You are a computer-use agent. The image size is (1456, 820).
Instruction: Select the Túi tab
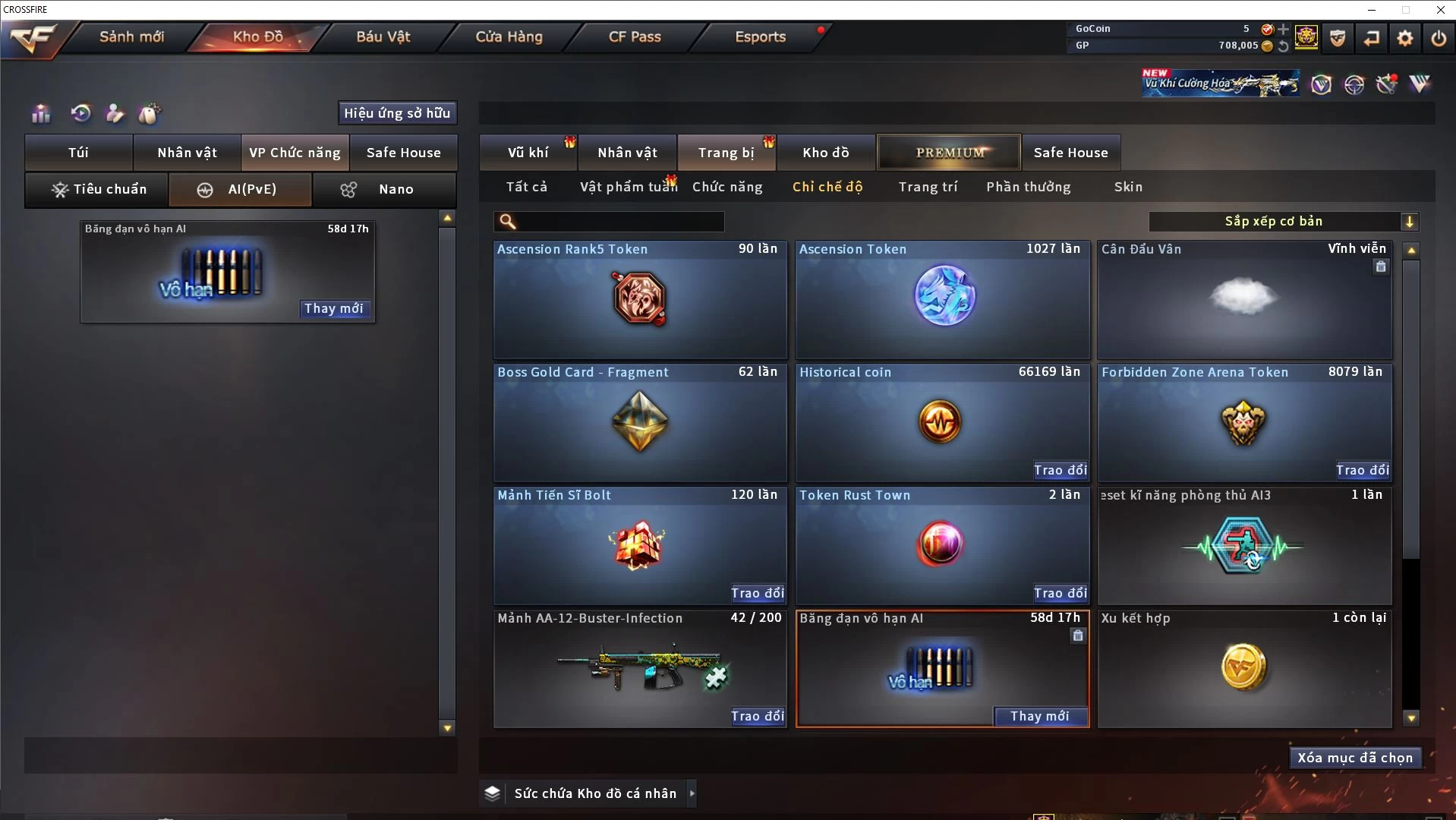click(x=79, y=153)
